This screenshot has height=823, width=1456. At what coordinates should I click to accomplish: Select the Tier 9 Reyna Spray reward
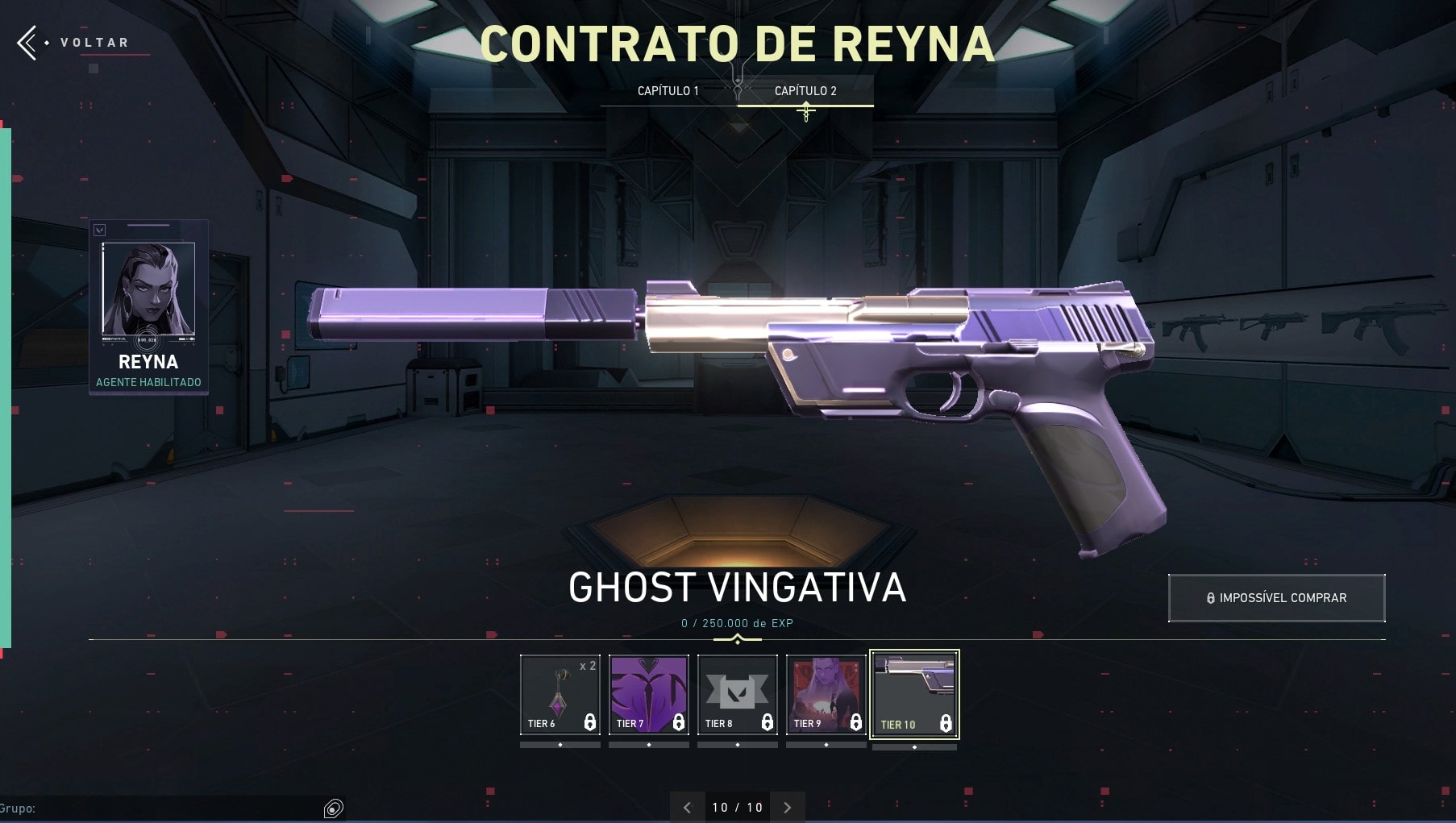(x=826, y=692)
